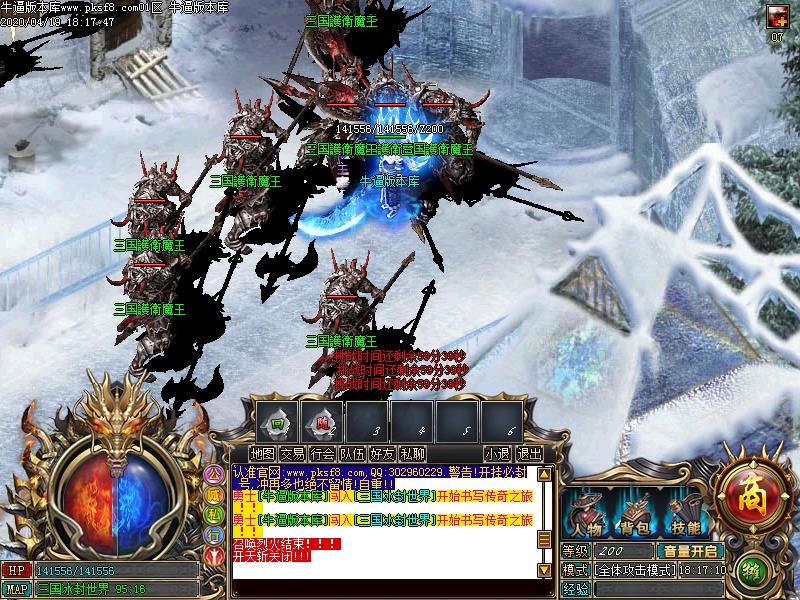Viewport: 800px width, 600px height.
Task: Click the 小退 logout button
Action: 497,454
